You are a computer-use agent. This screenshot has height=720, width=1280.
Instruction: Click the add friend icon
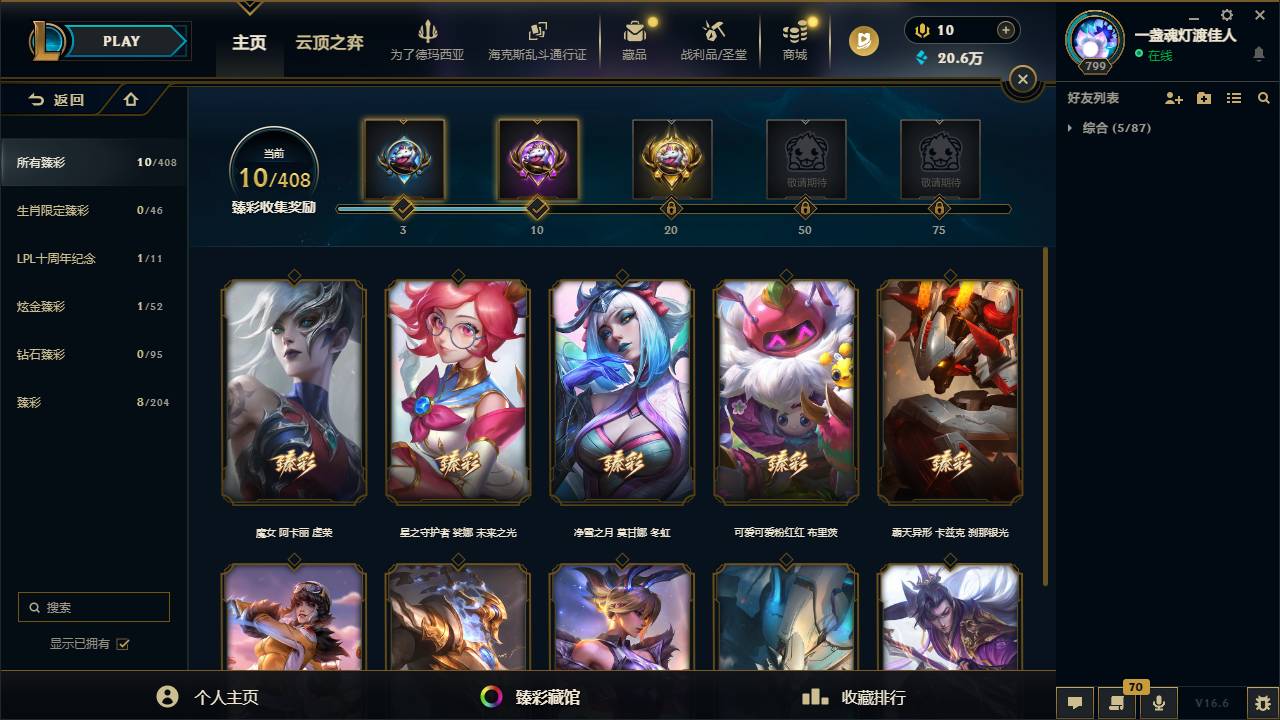[x=1173, y=97]
